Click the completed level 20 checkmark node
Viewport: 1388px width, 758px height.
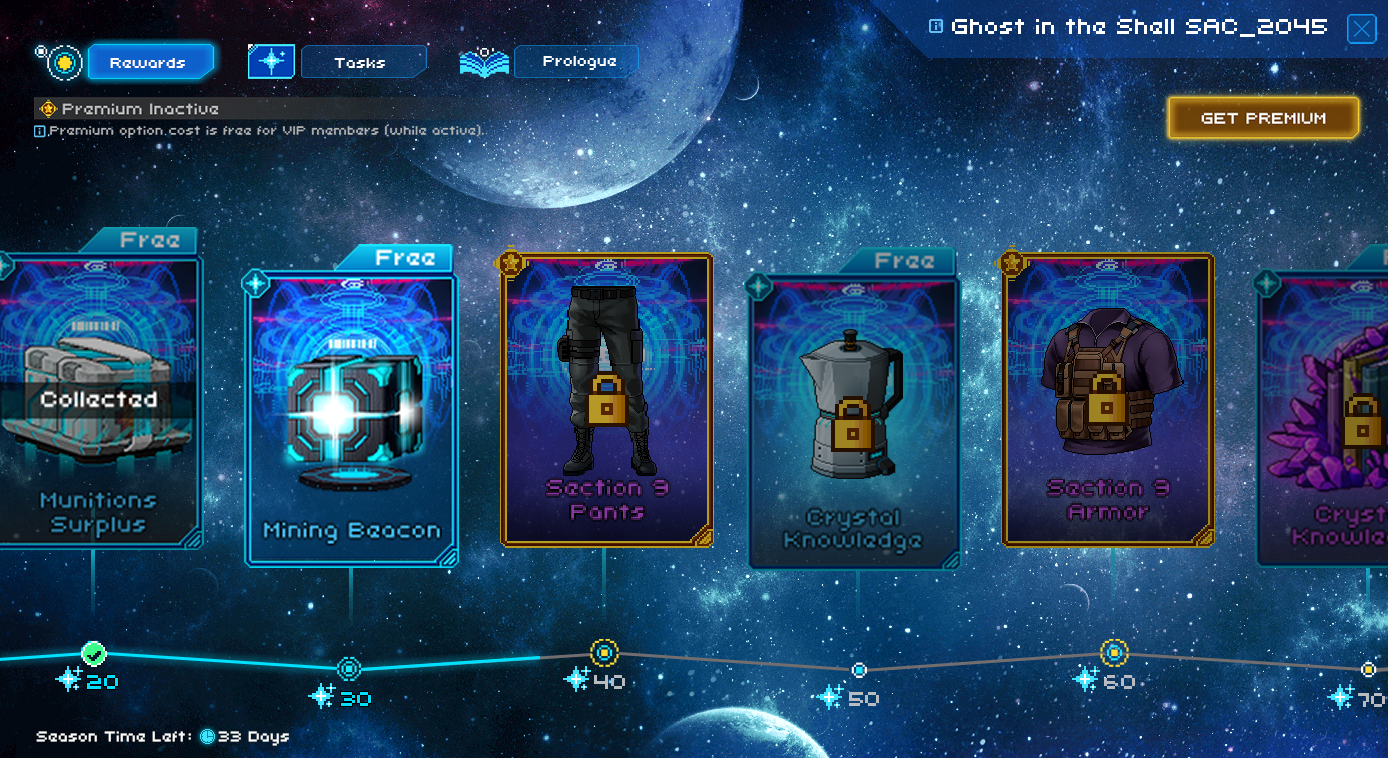[94, 654]
